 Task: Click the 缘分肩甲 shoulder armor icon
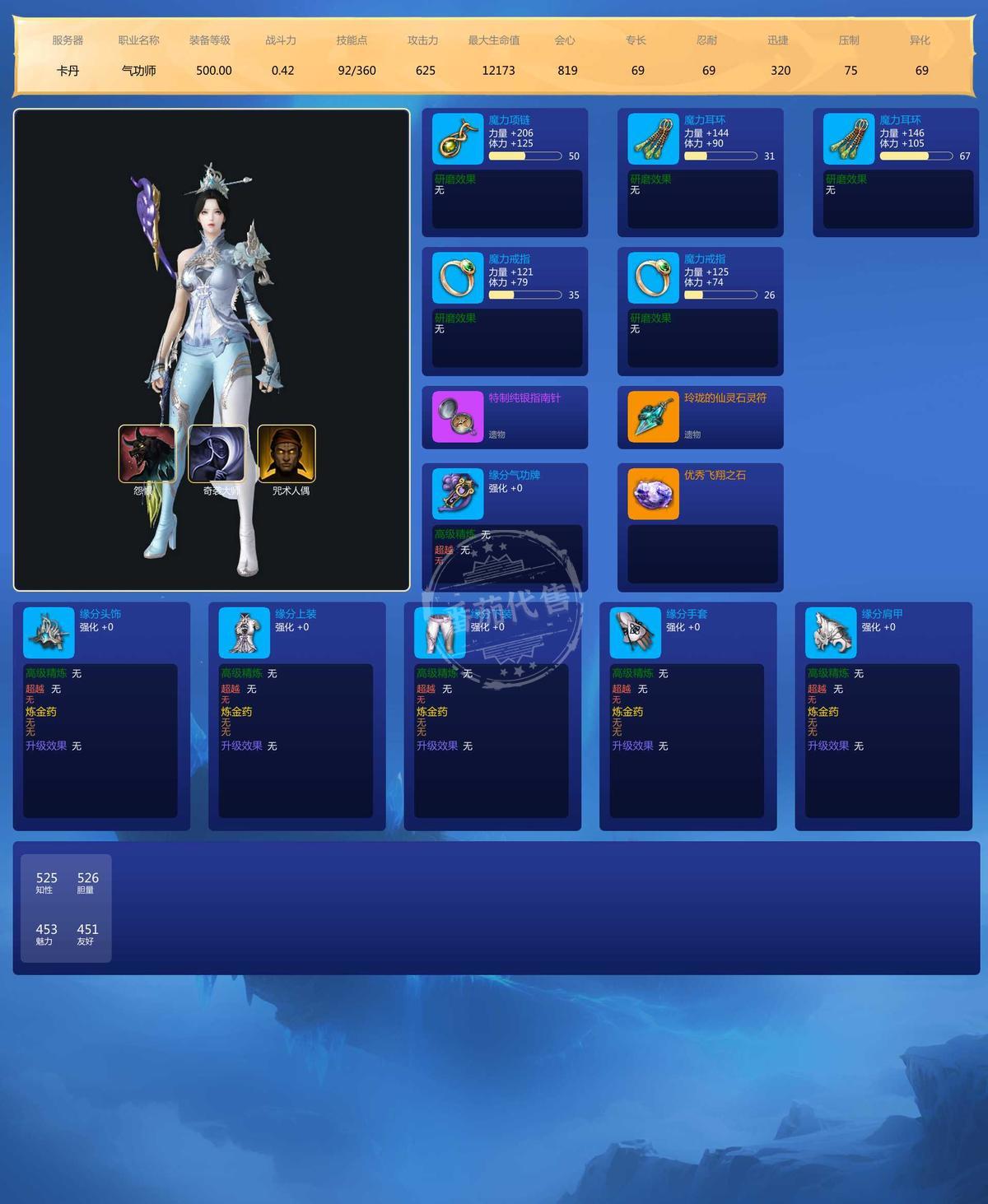(831, 633)
